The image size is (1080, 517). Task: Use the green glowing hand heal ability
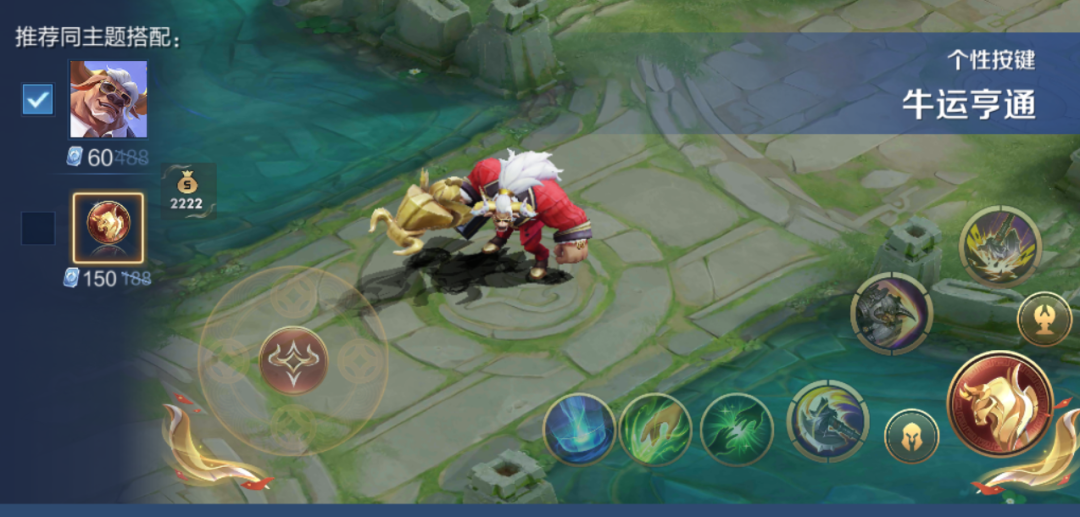(655, 429)
